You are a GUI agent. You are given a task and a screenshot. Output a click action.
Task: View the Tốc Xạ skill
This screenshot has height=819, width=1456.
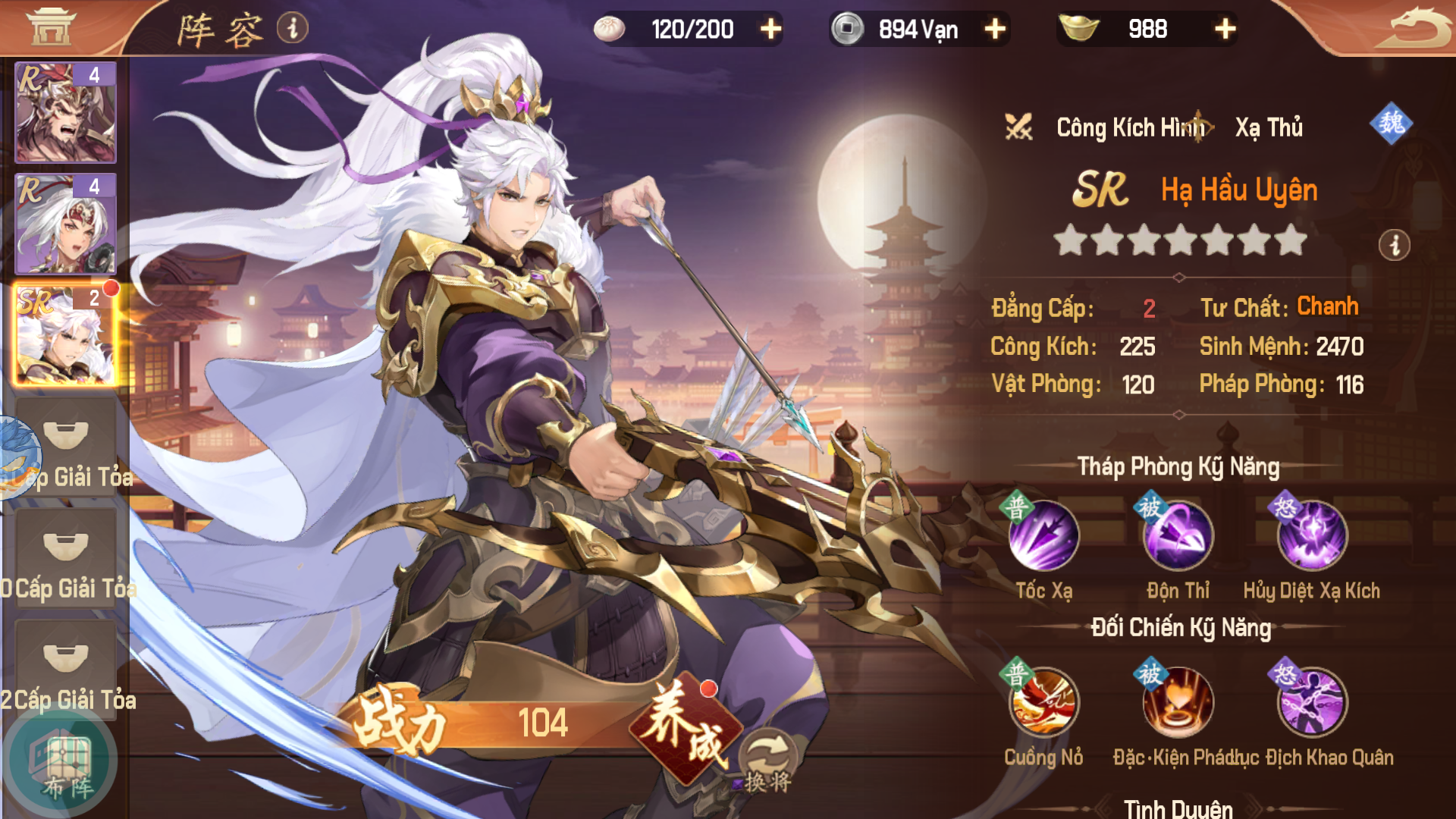coord(1043,536)
